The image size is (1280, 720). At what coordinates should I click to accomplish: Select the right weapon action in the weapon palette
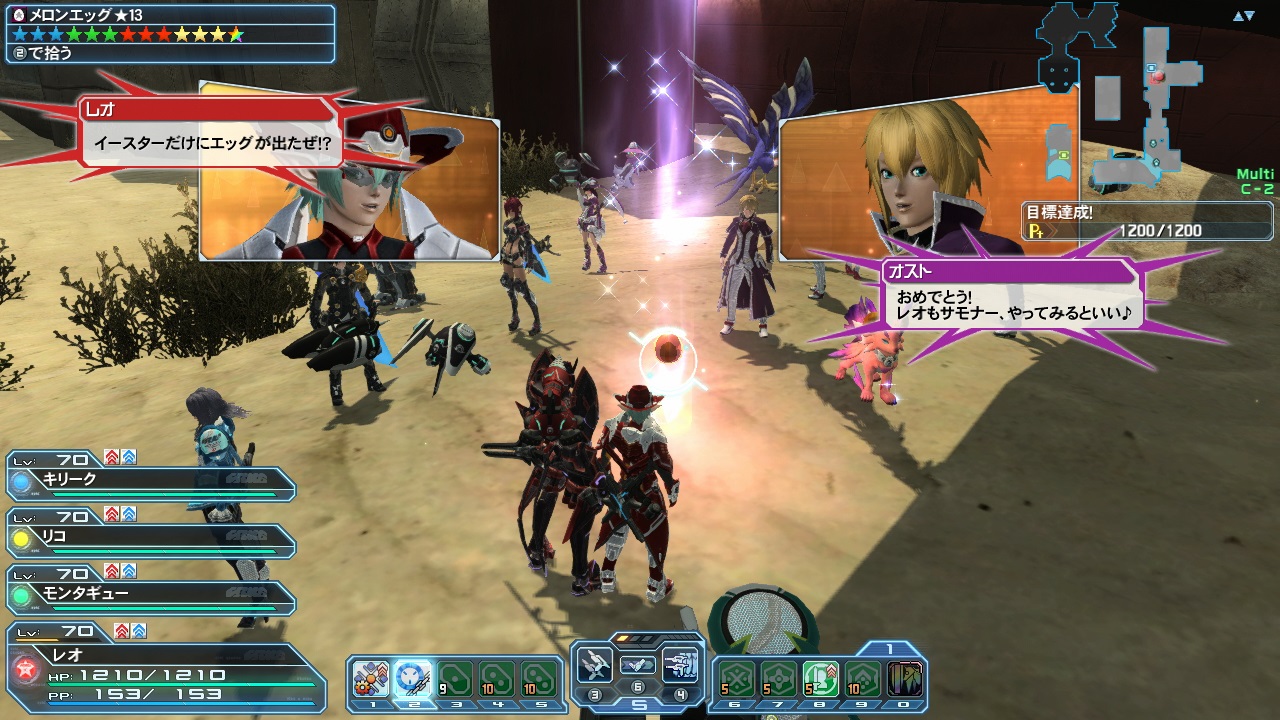679,664
